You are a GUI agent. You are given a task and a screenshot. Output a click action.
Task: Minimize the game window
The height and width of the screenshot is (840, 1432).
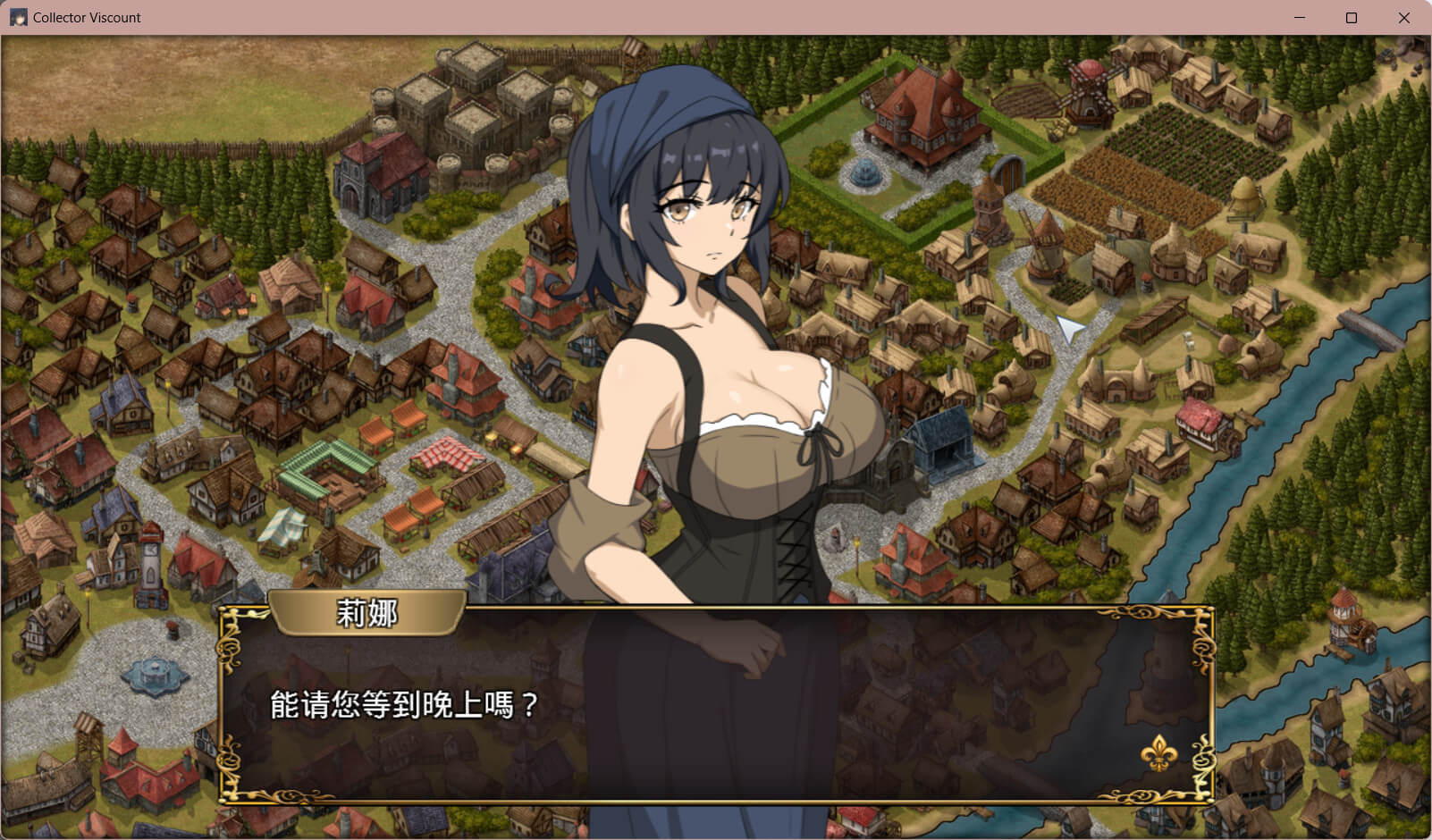coord(1300,18)
